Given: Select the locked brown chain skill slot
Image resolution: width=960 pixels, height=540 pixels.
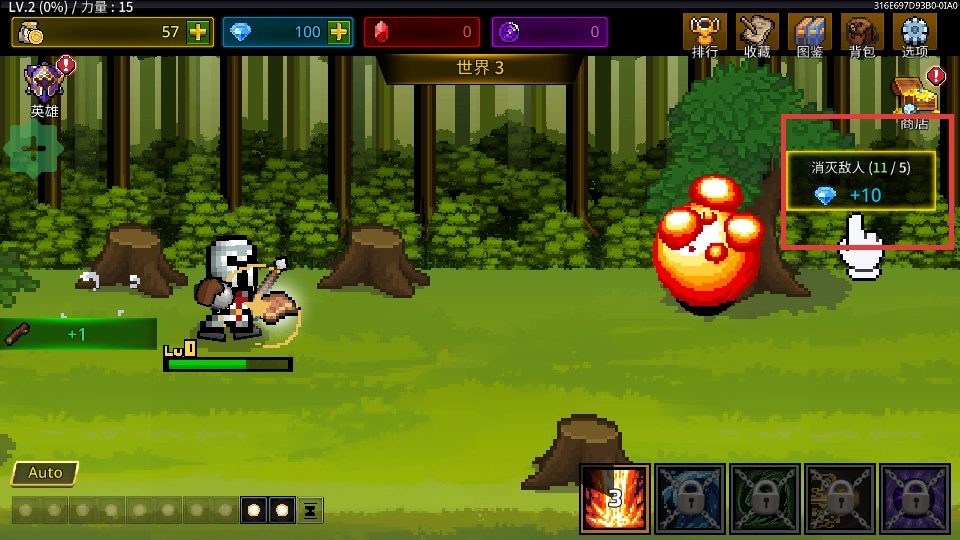Looking at the screenshot, I should (840, 498).
